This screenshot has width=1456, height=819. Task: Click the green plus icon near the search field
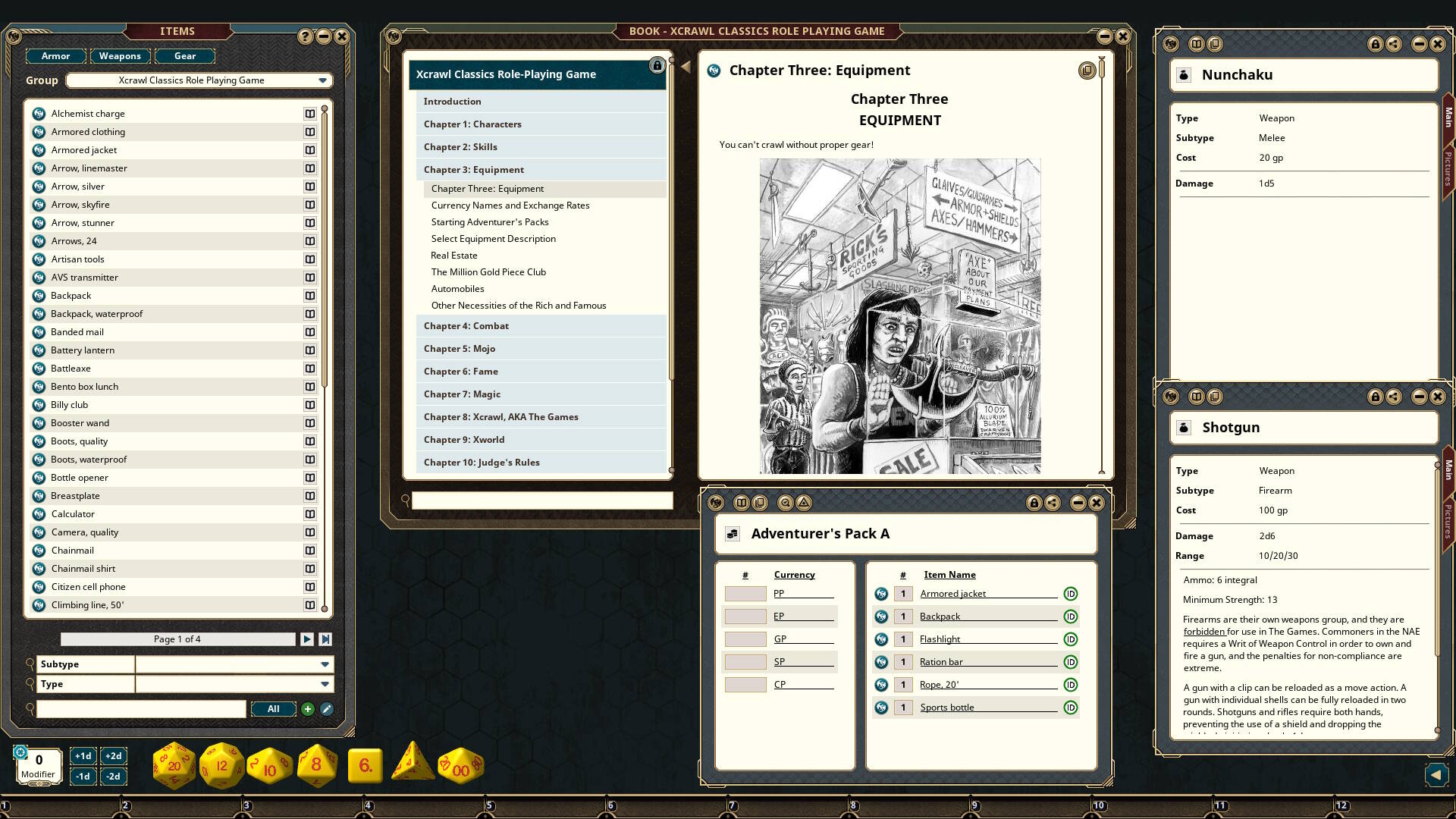[307, 708]
